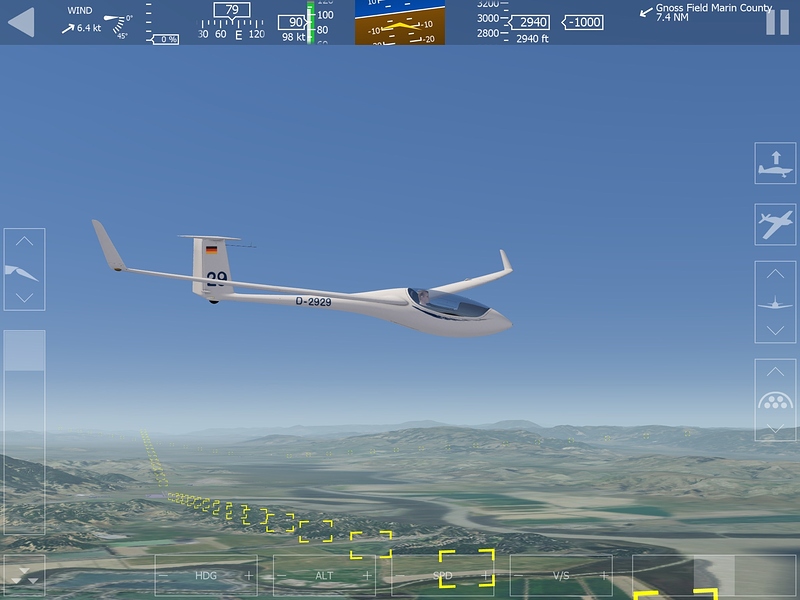
Task: Click down arrow below front-view plane icon
Action: point(775,330)
